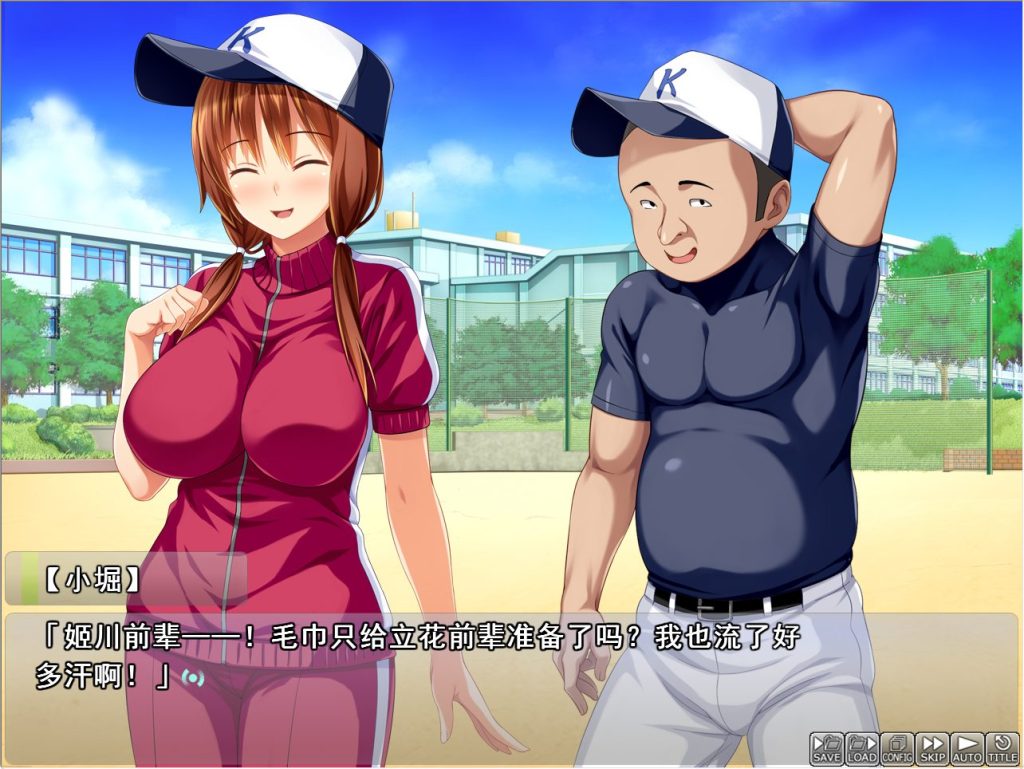Screen dimensions: 1024x769
Task: Open the SAVE menu
Action: pos(827,748)
